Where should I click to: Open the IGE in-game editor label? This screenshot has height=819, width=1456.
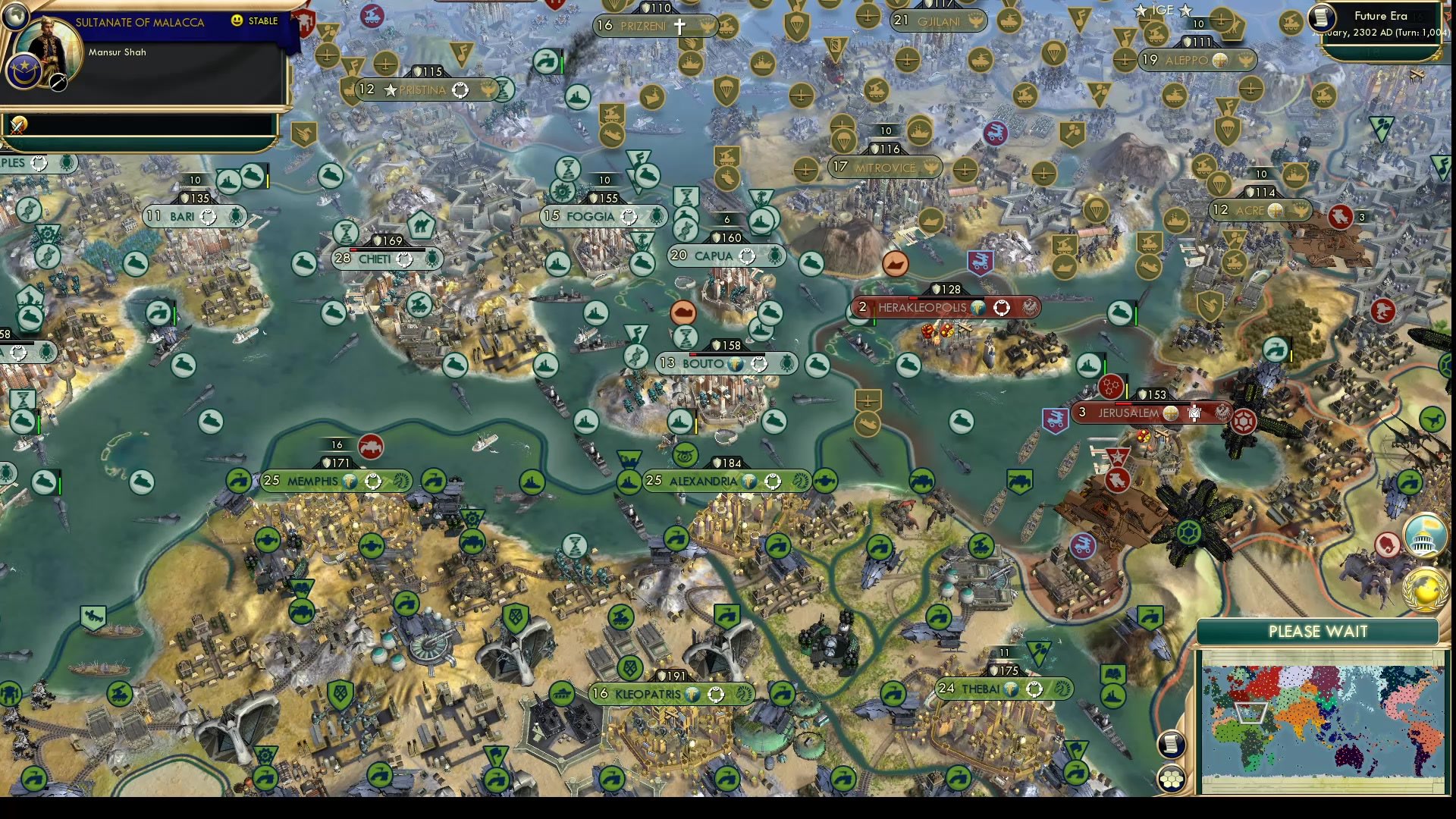(x=1162, y=11)
